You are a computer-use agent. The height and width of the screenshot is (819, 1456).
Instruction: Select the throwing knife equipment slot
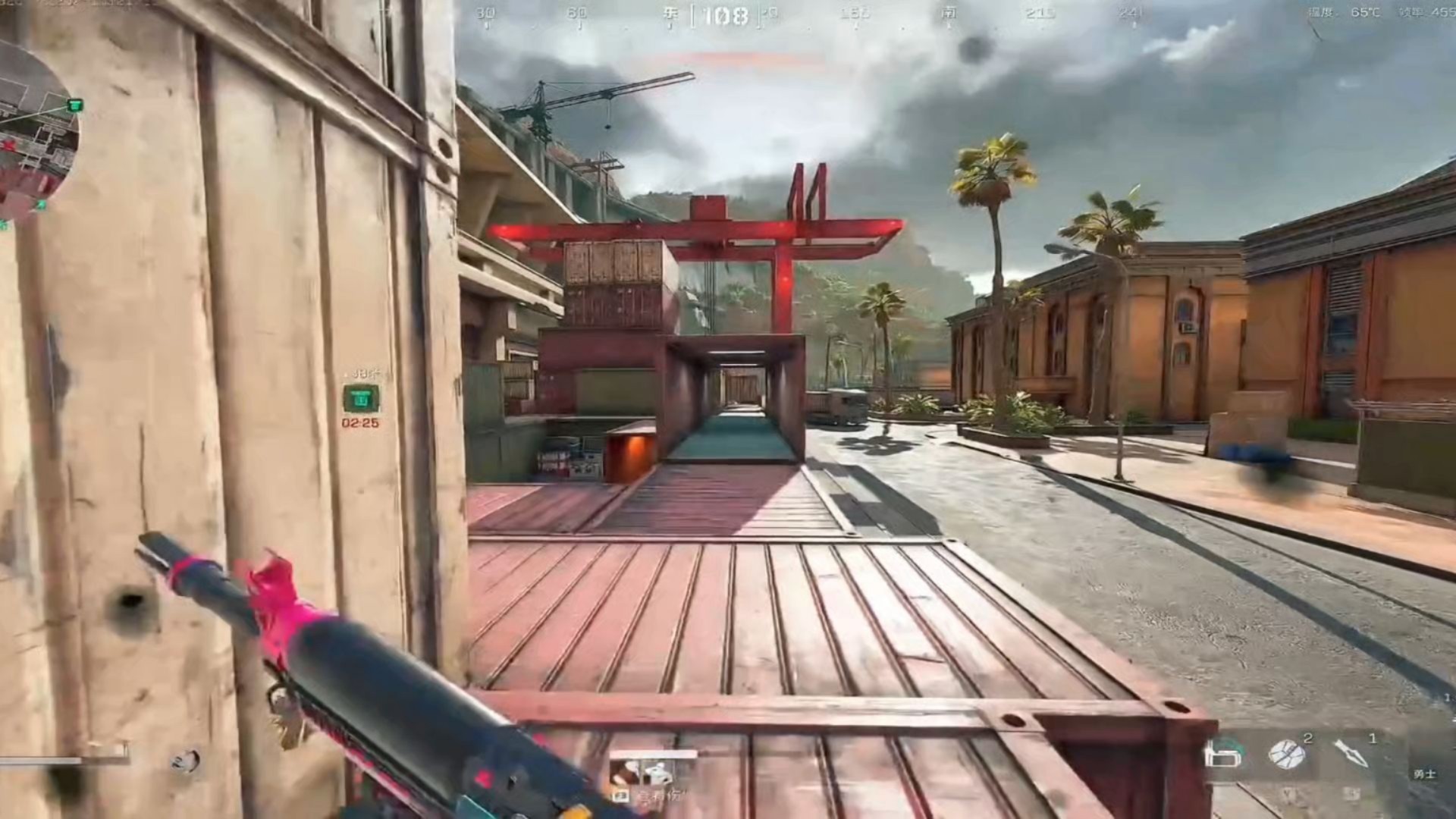[1351, 753]
